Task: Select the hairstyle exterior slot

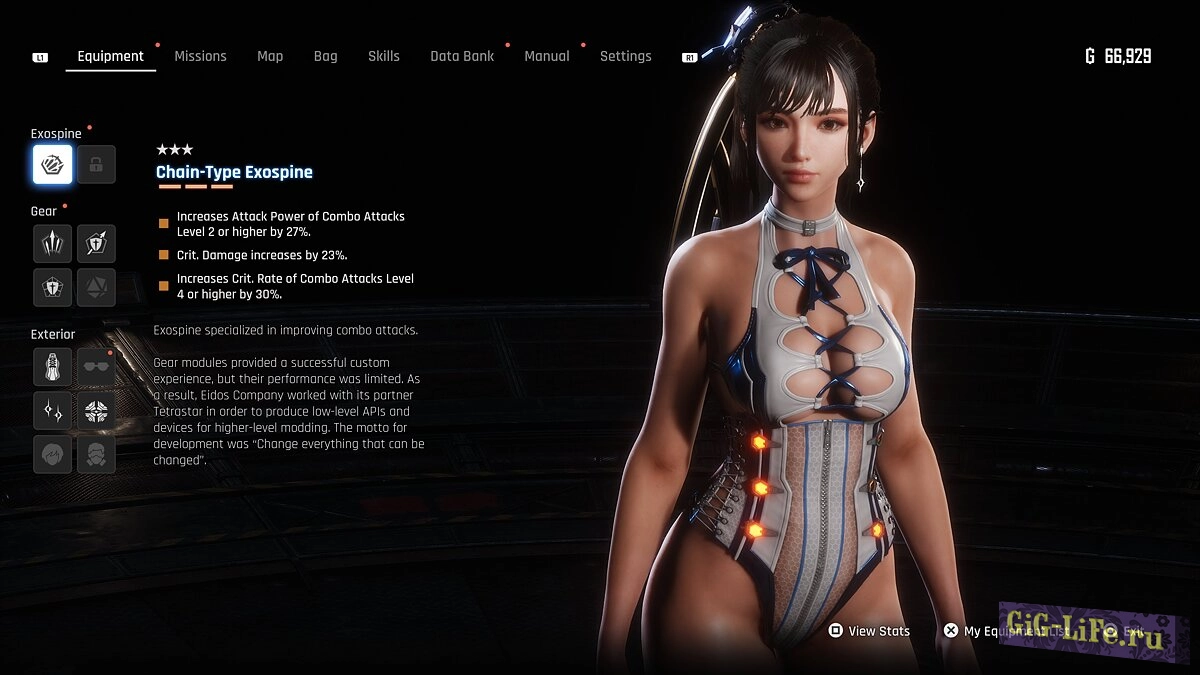Action: (52, 454)
